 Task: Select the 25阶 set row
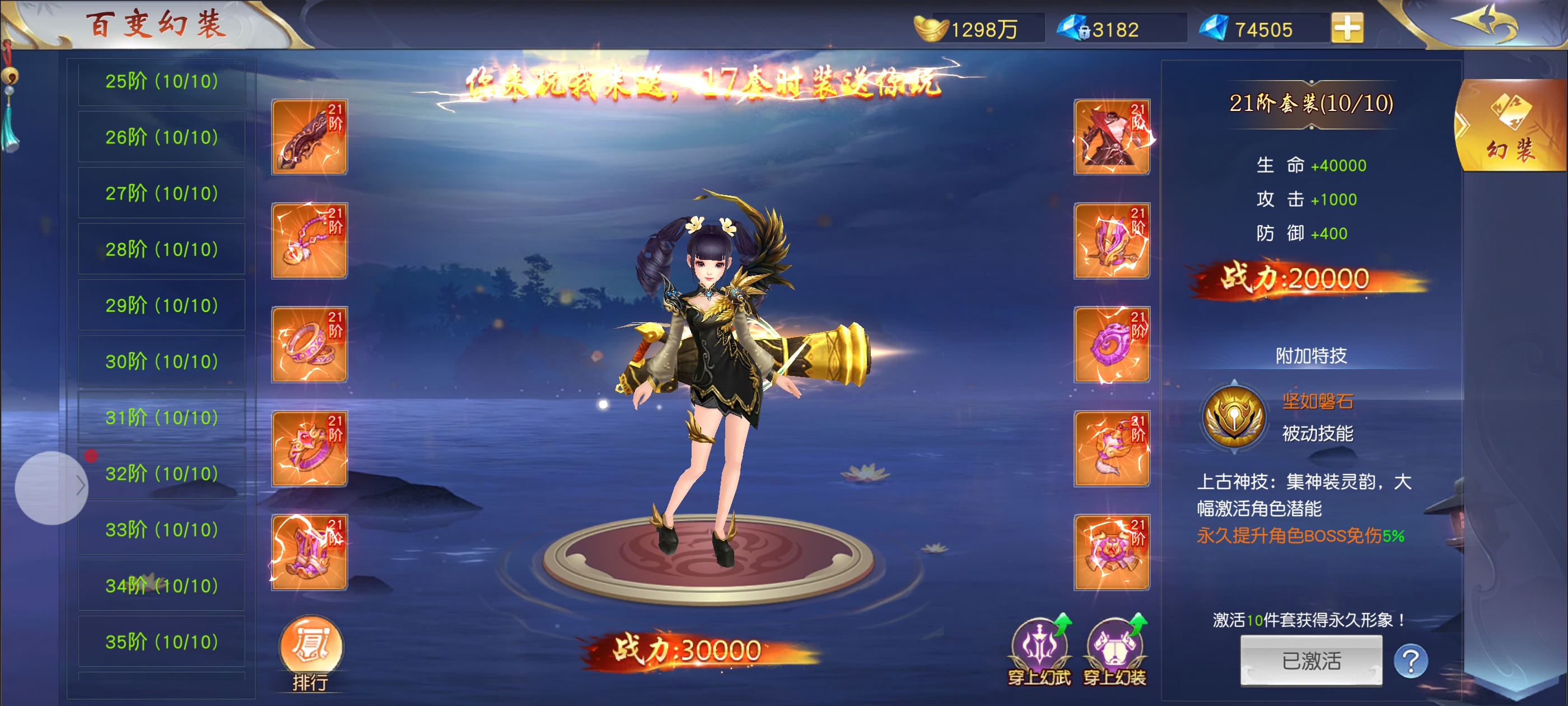[x=161, y=82]
